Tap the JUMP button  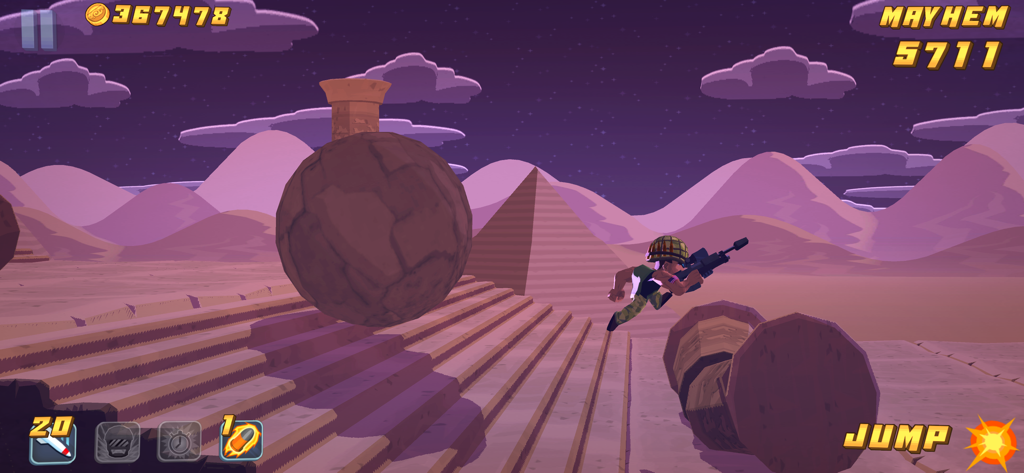click(x=897, y=437)
